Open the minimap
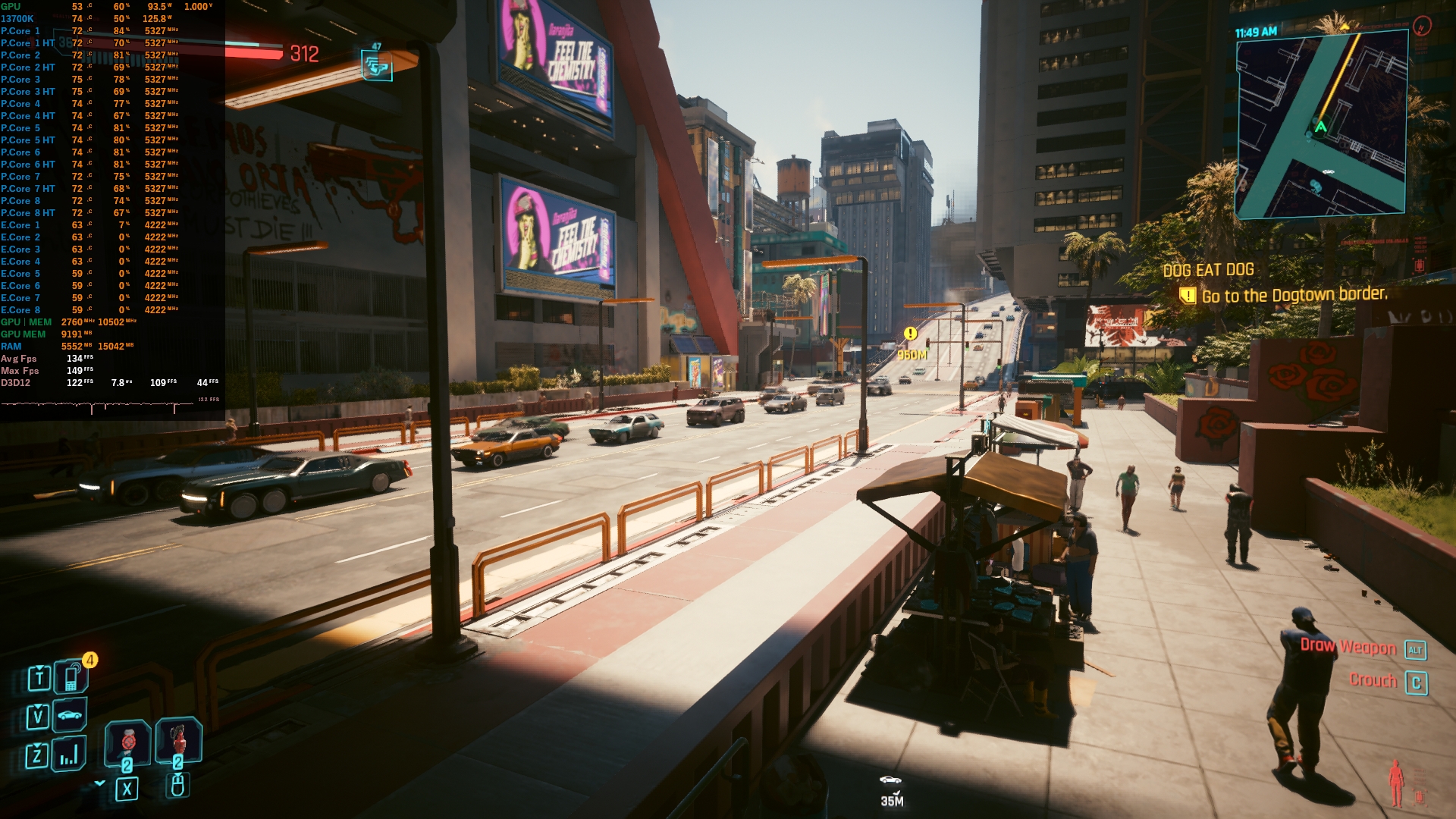1456x819 pixels. pyautogui.click(x=1322, y=125)
